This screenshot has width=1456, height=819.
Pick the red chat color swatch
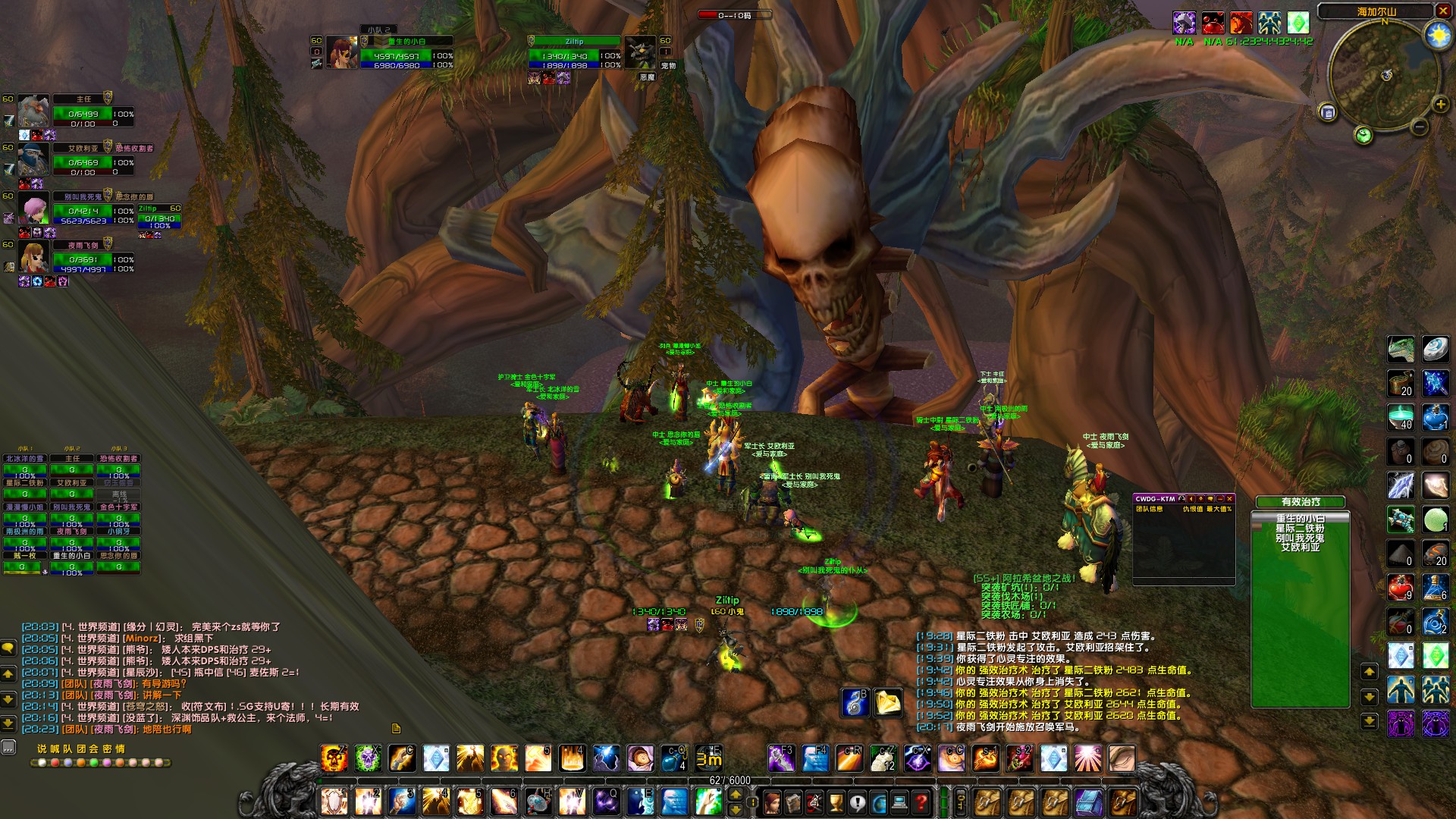(55, 763)
